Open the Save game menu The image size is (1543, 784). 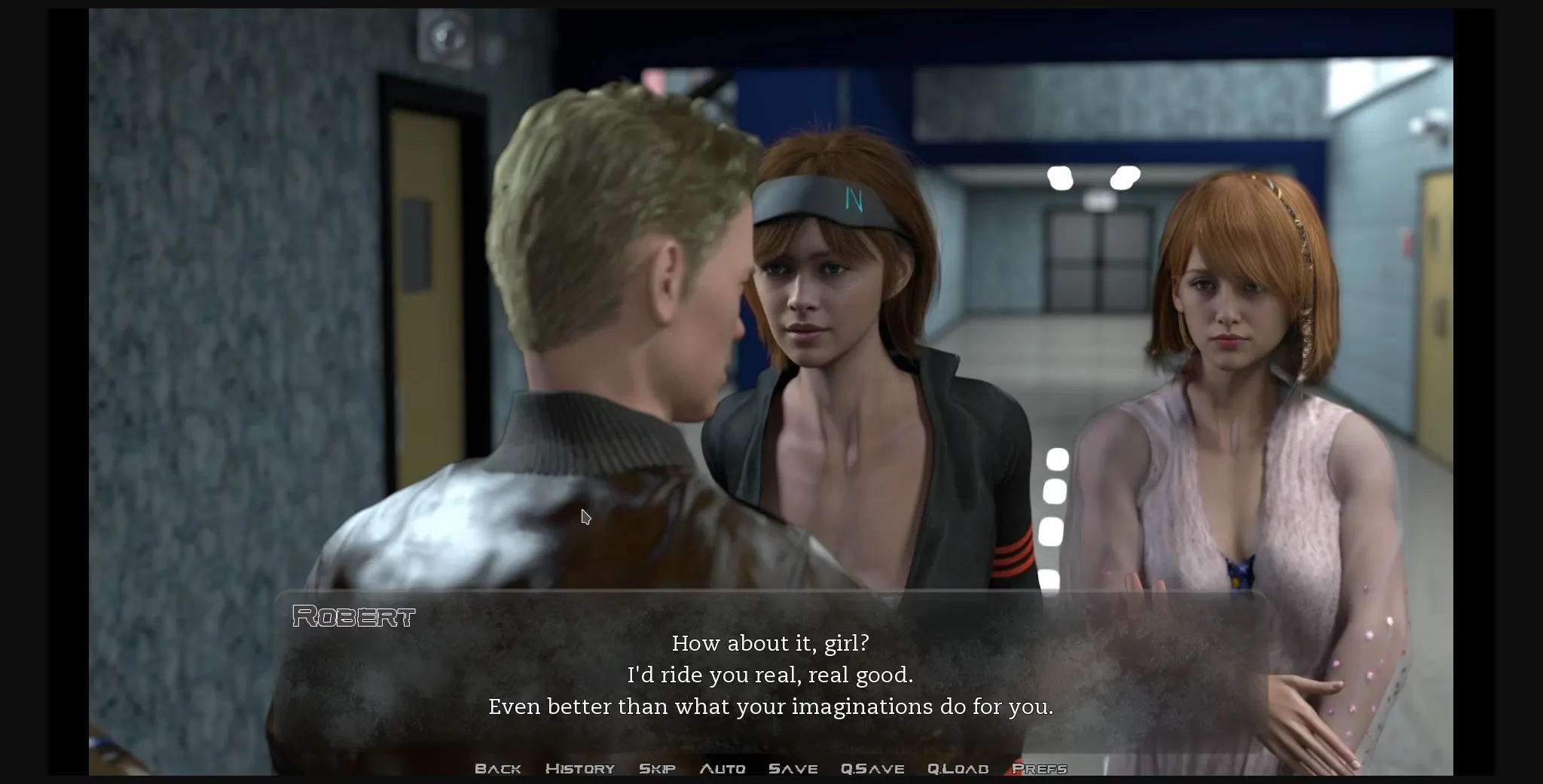tap(793, 768)
